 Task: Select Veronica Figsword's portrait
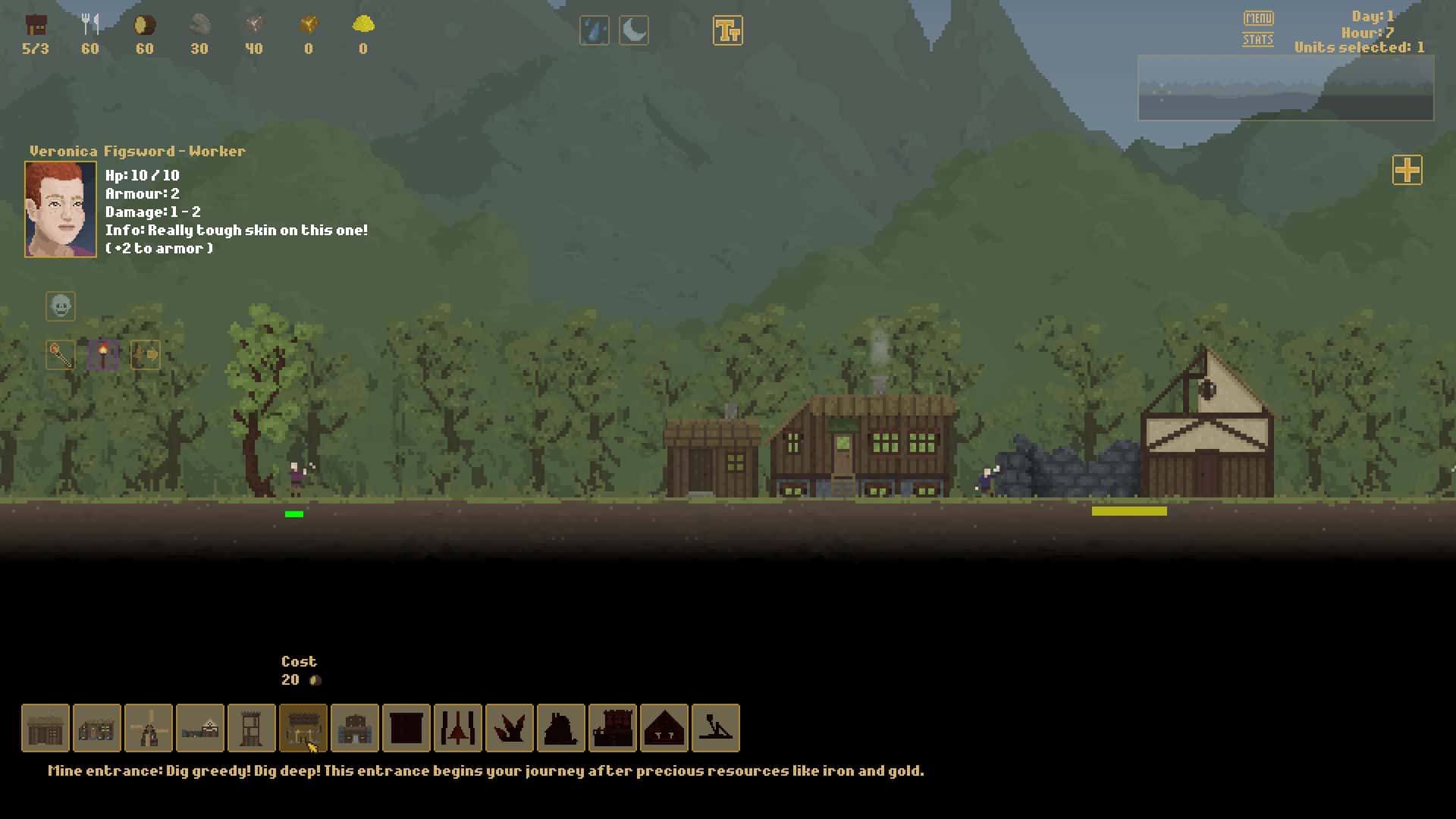[61, 209]
